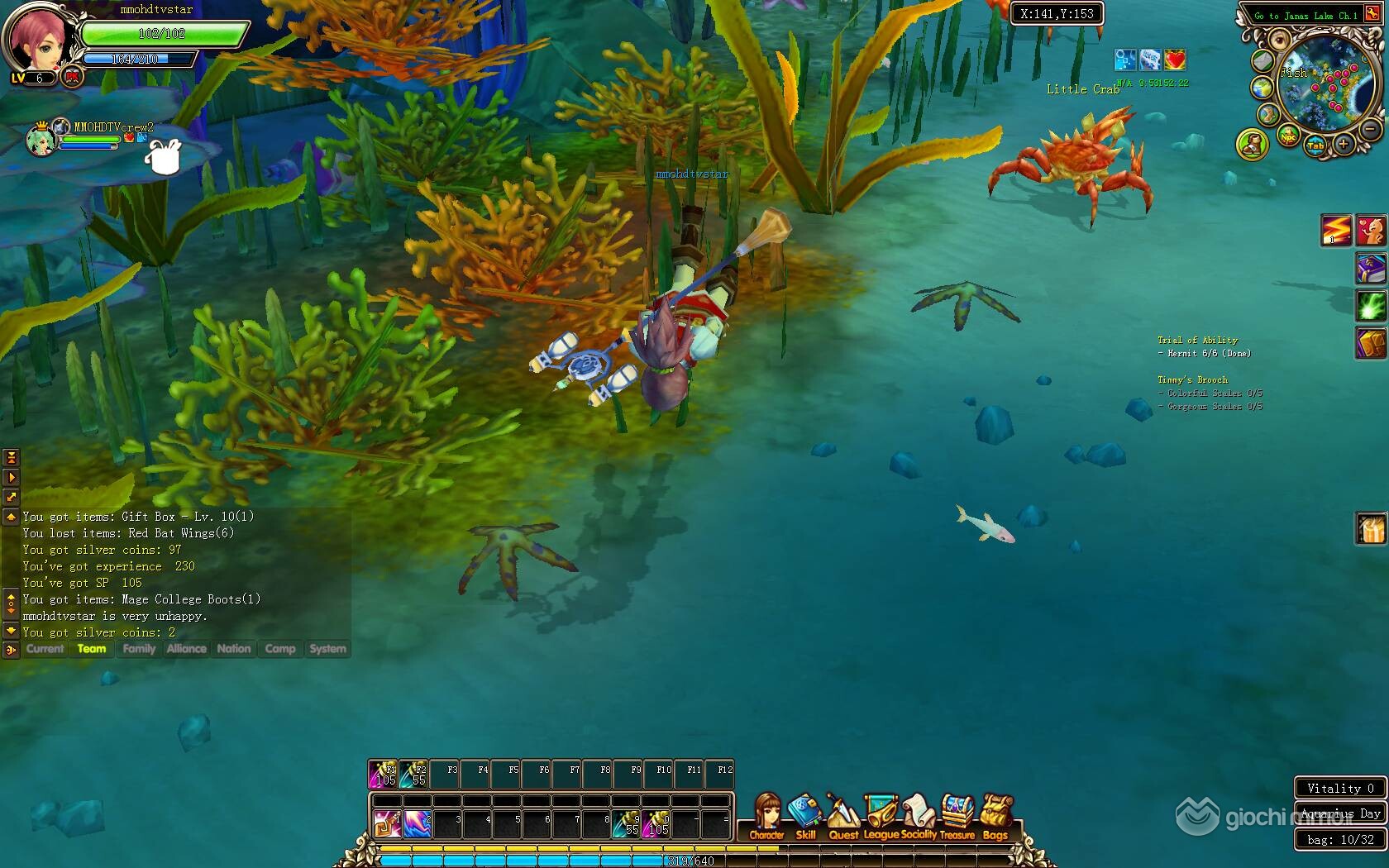Open the orange gift box icon
The height and width of the screenshot is (868, 1389).
[1371, 529]
